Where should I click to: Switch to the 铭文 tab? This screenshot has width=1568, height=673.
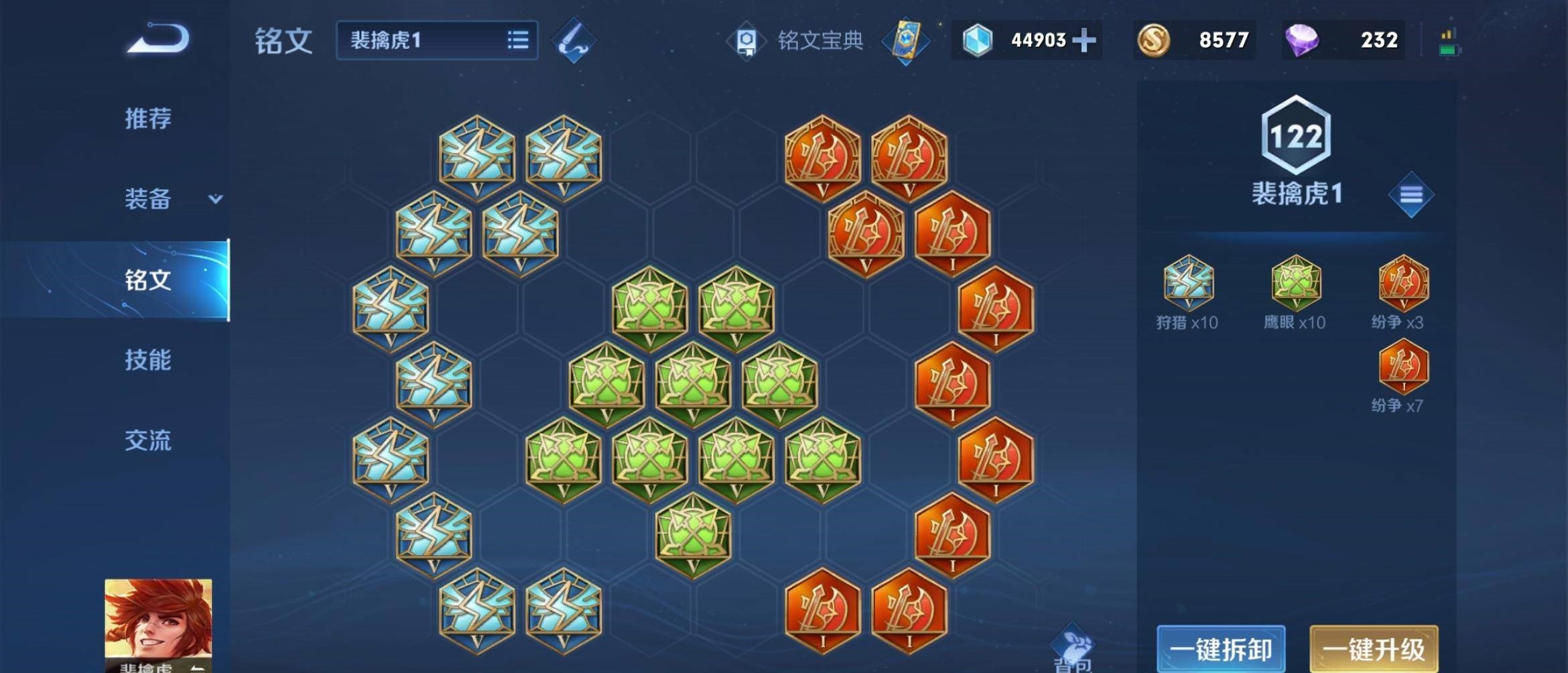pos(148,280)
